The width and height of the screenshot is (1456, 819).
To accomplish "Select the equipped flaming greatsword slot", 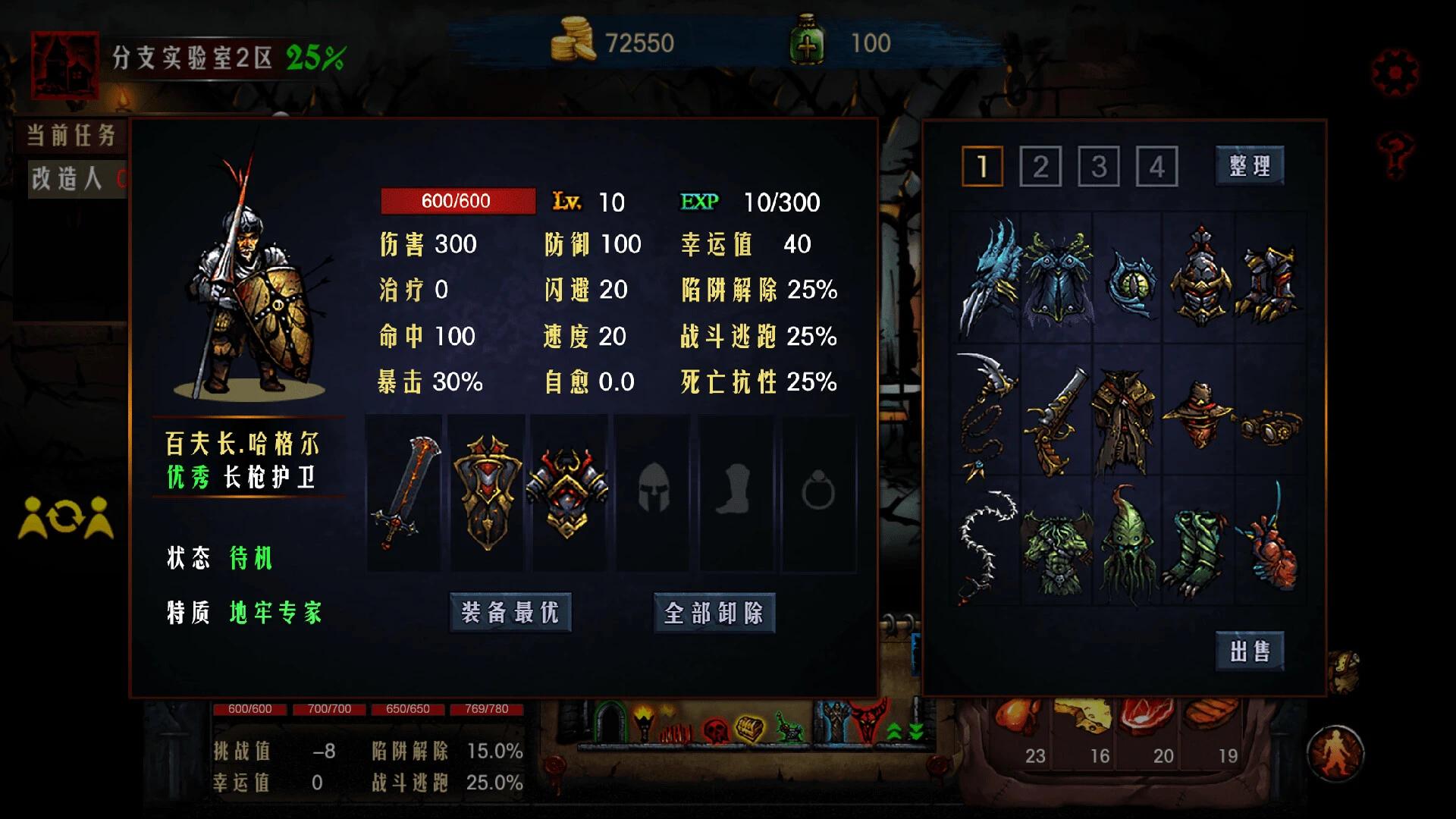I will [x=405, y=491].
